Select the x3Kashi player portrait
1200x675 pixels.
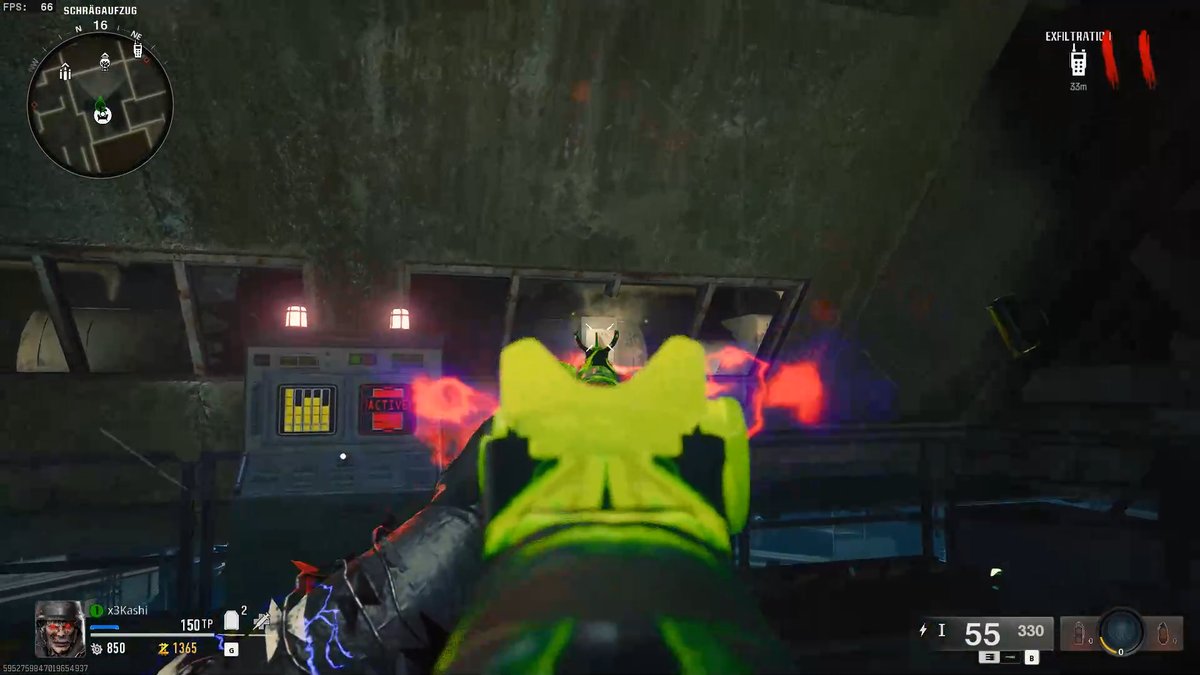[60, 628]
